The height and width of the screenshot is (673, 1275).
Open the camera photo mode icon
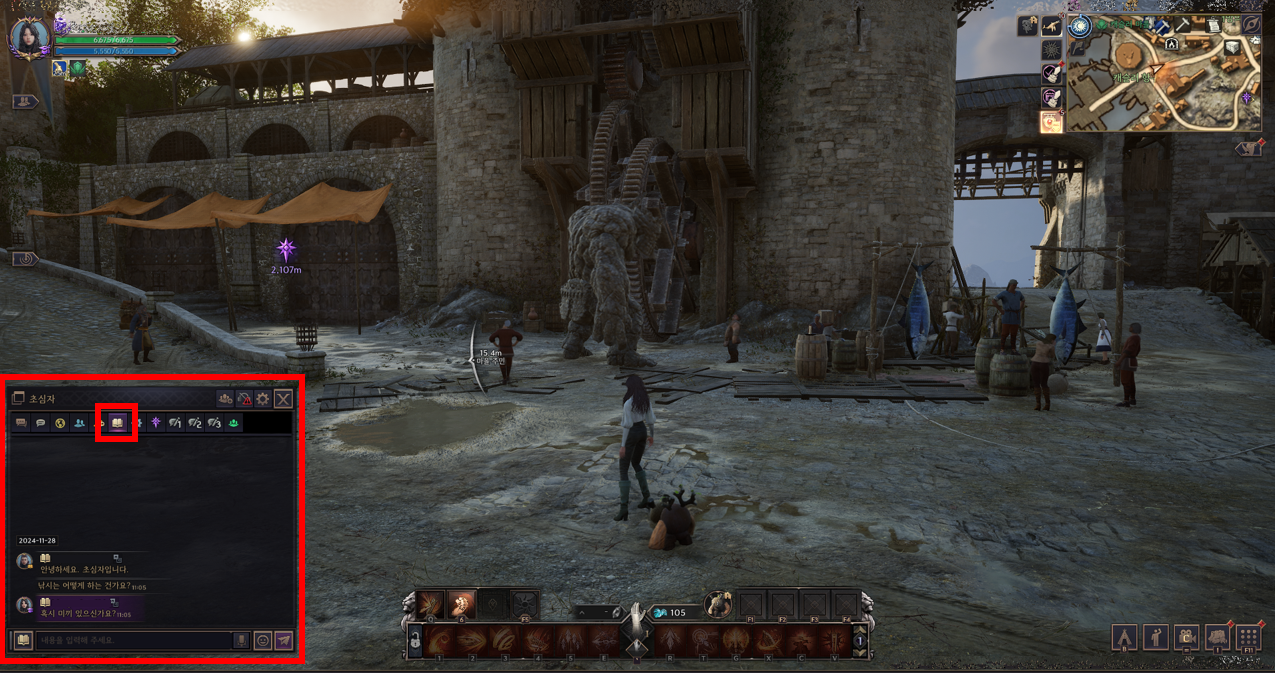tap(1187, 637)
